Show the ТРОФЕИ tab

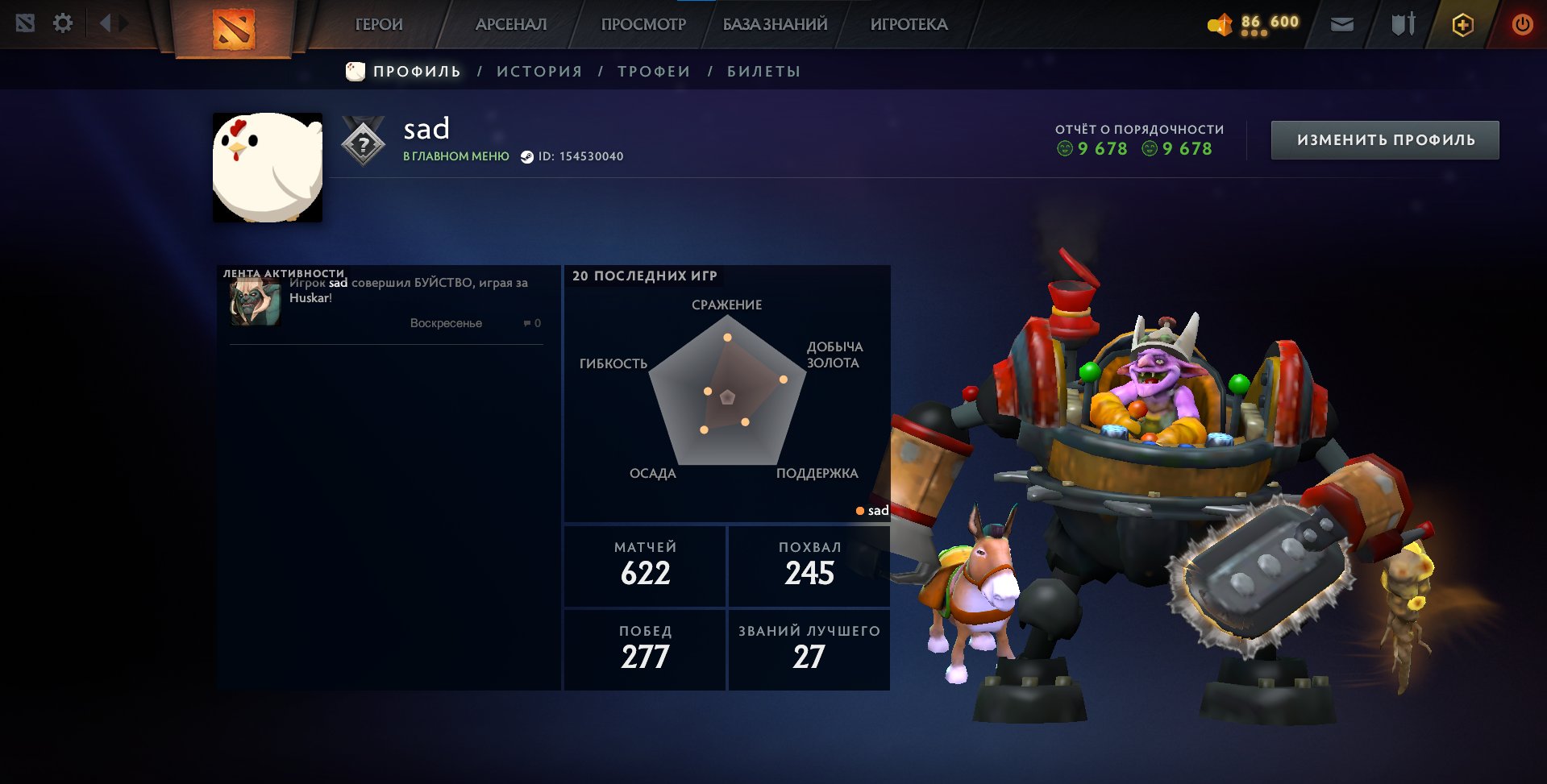click(x=654, y=72)
